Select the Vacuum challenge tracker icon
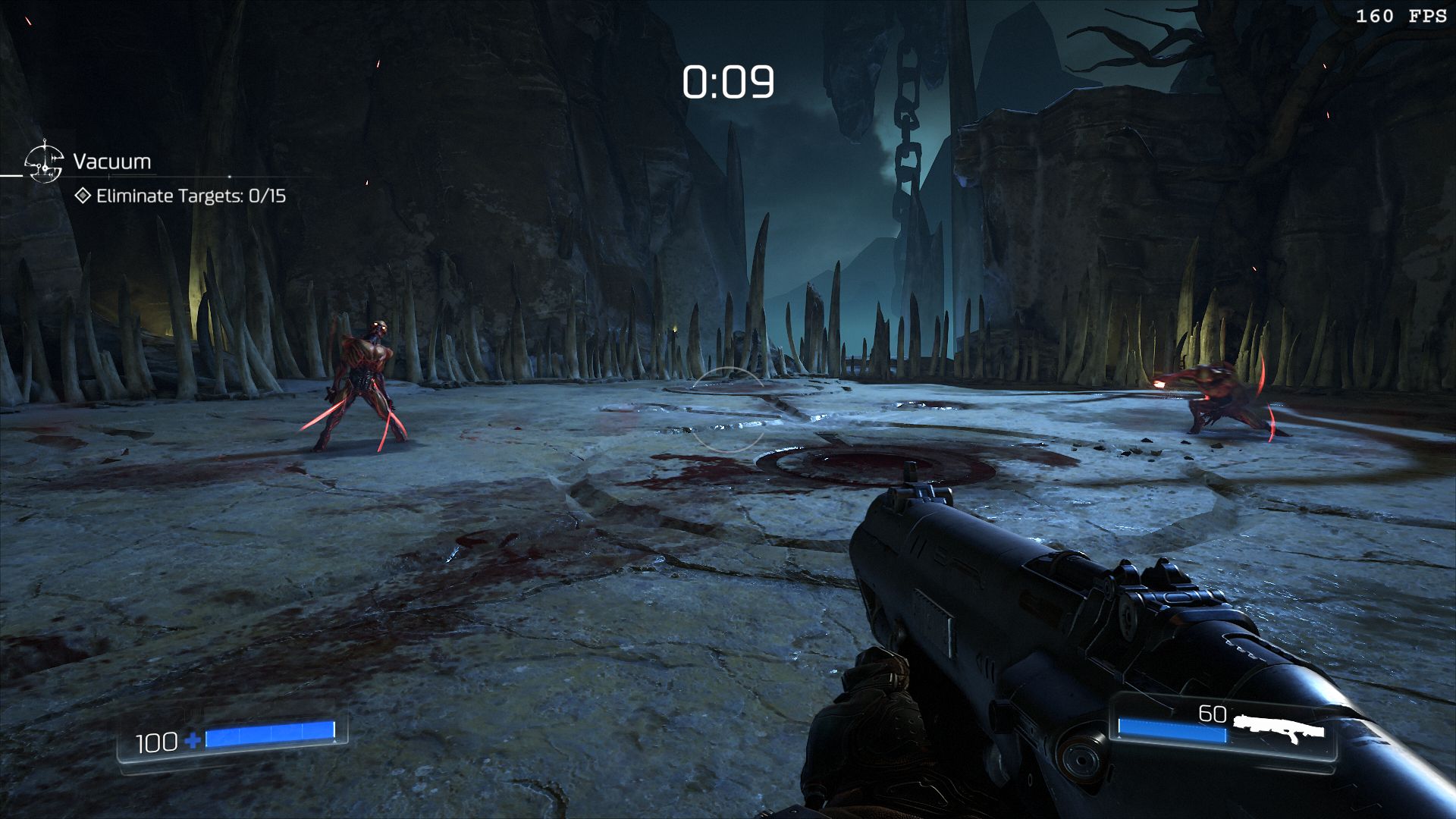This screenshot has height=819, width=1456. tap(44, 162)
